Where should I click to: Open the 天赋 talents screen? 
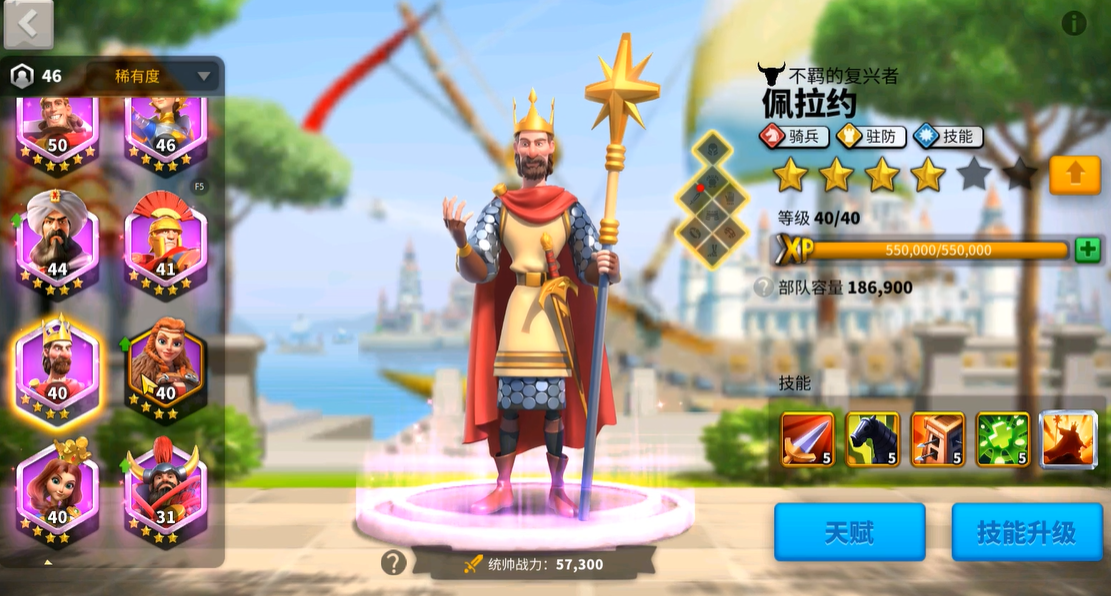pos(849,532)
